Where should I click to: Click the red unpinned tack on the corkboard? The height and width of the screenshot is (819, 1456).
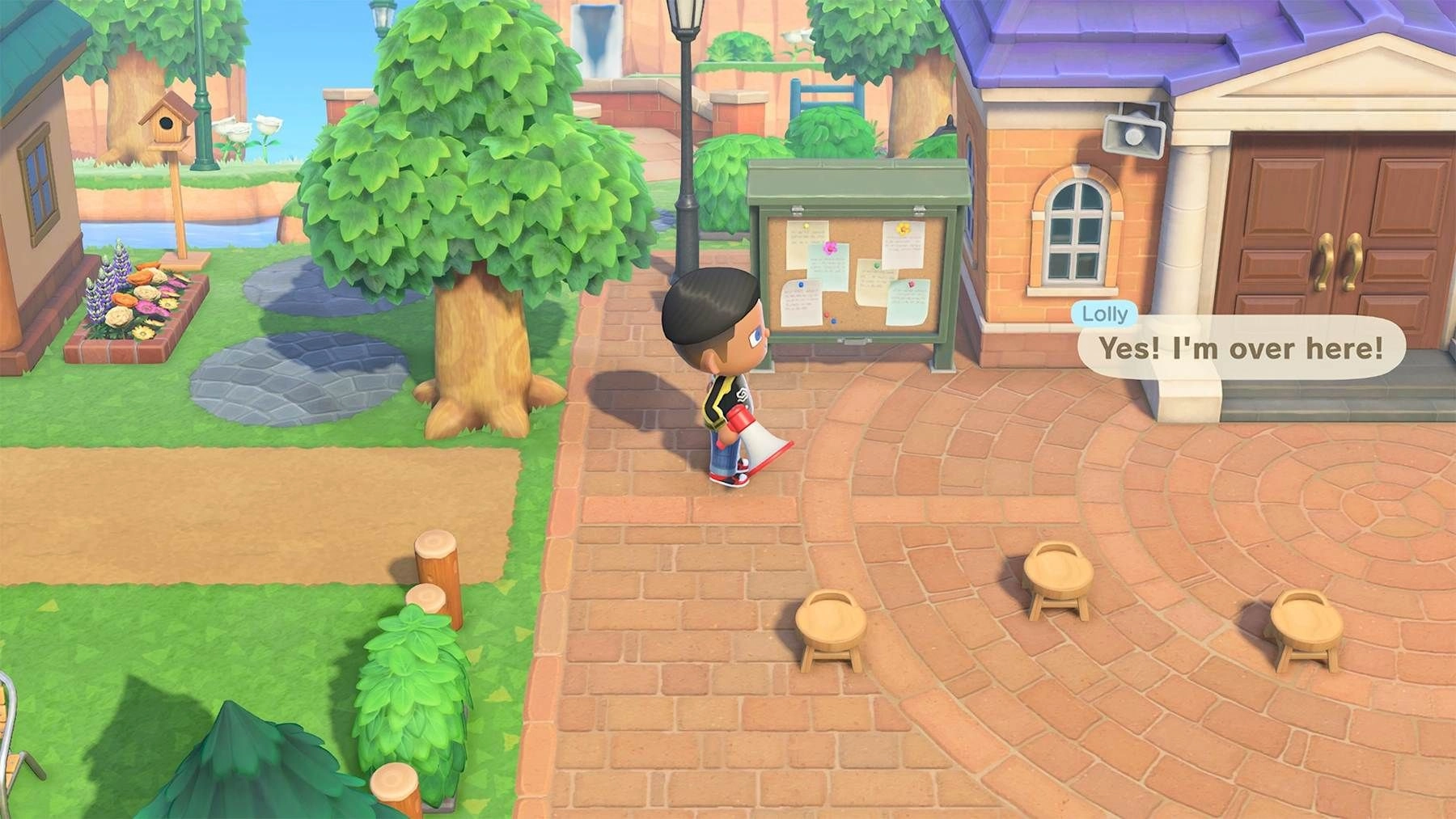pyautogui.click(x=827, y=315)
